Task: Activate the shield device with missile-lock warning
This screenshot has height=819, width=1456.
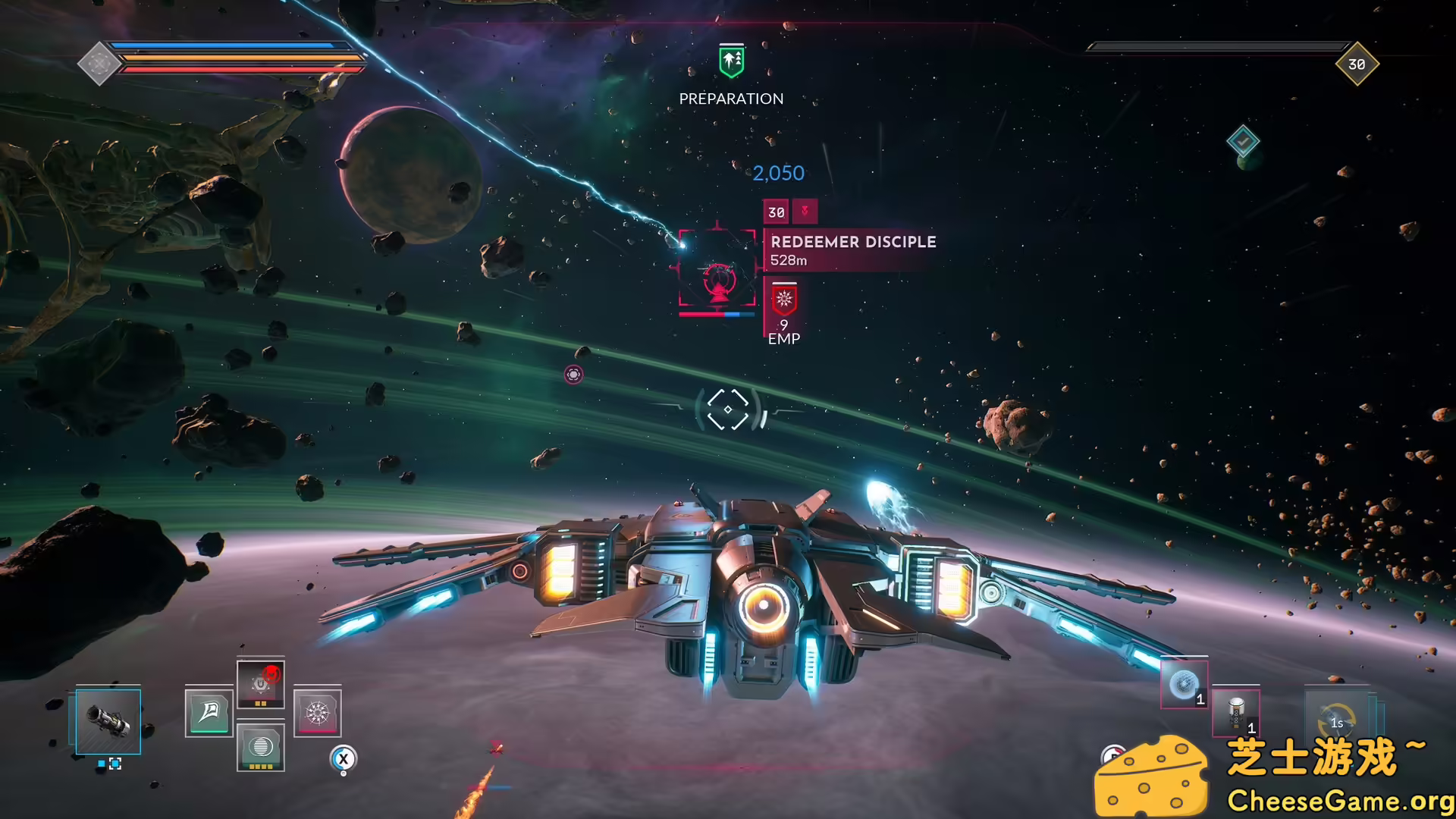Action: [x=261, y=682]
